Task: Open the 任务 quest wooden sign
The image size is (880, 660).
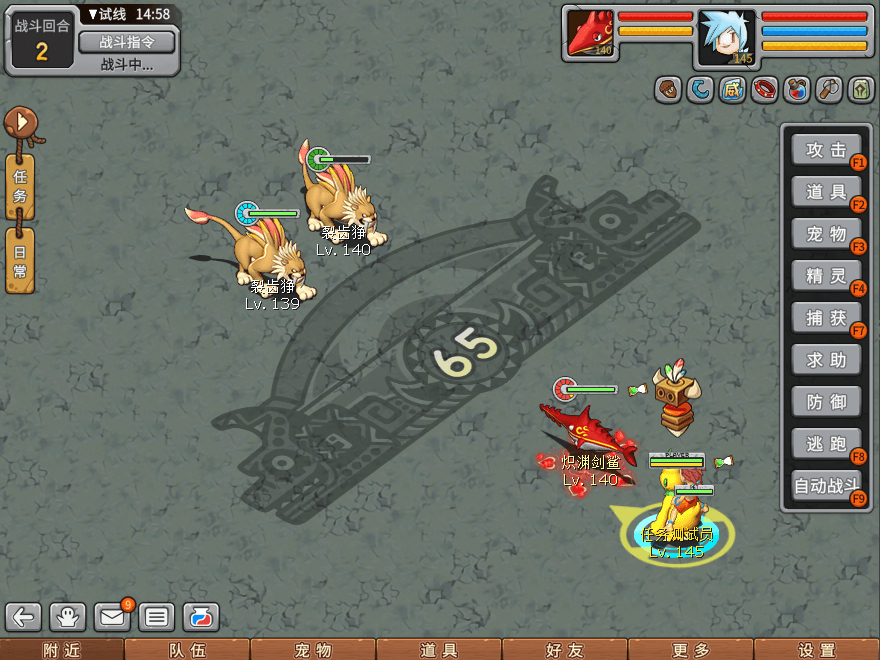Action: tap(20, 187)
